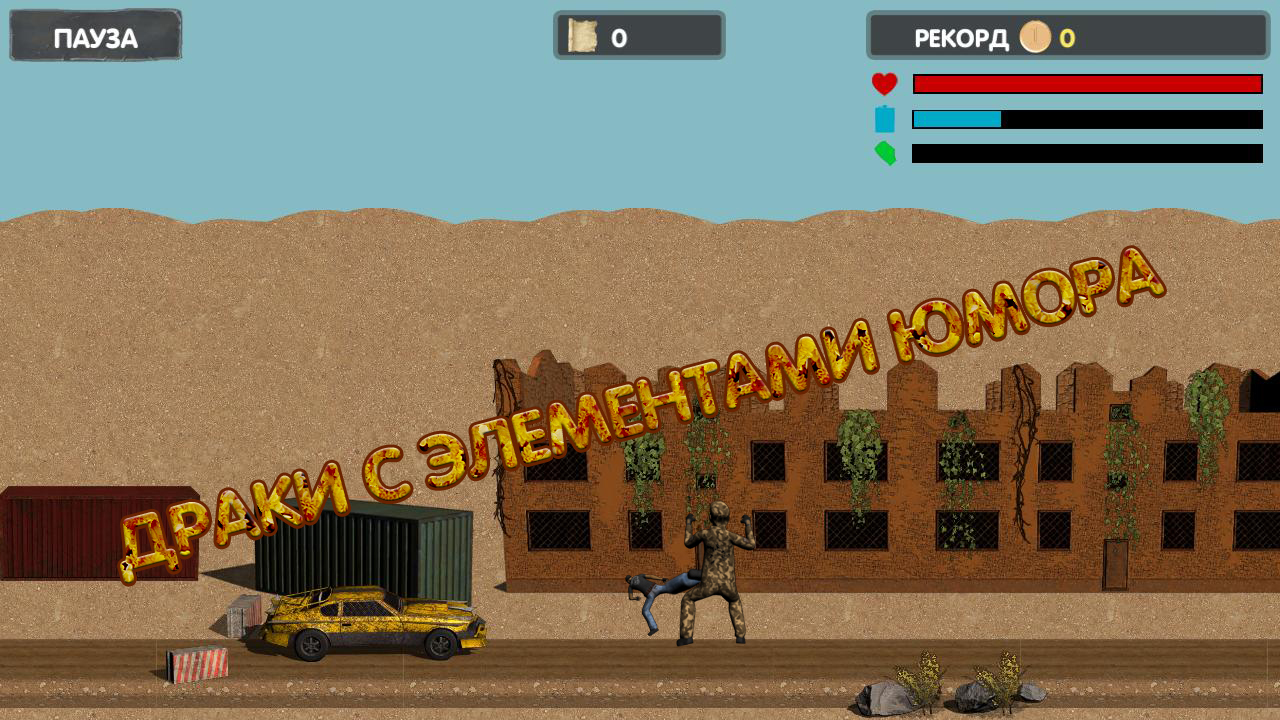
Task: Click the red health bar
Action: pos(1086,84)
